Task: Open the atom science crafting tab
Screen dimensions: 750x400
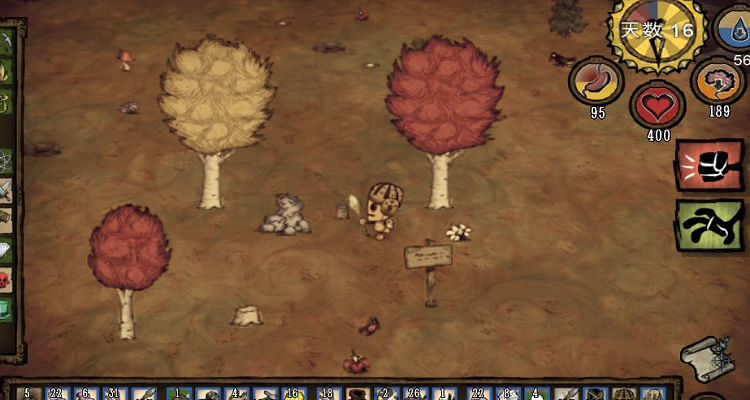Action: tap(5, 158)
